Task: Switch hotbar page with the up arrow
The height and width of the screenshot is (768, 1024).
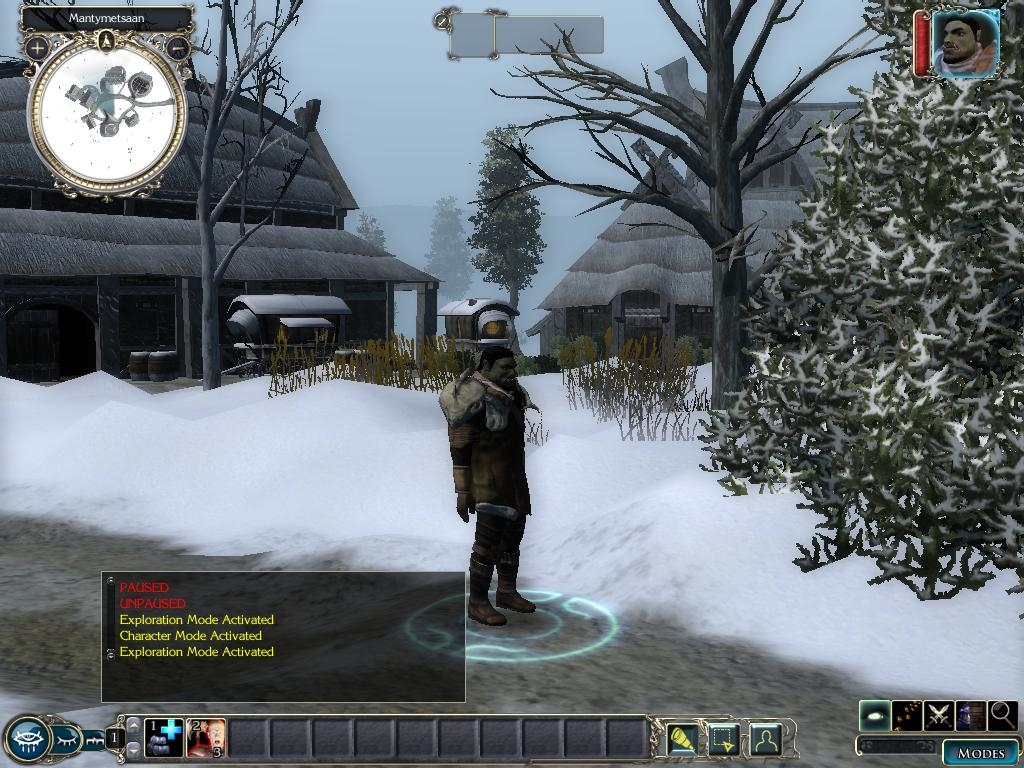Action: coord(133,724)
